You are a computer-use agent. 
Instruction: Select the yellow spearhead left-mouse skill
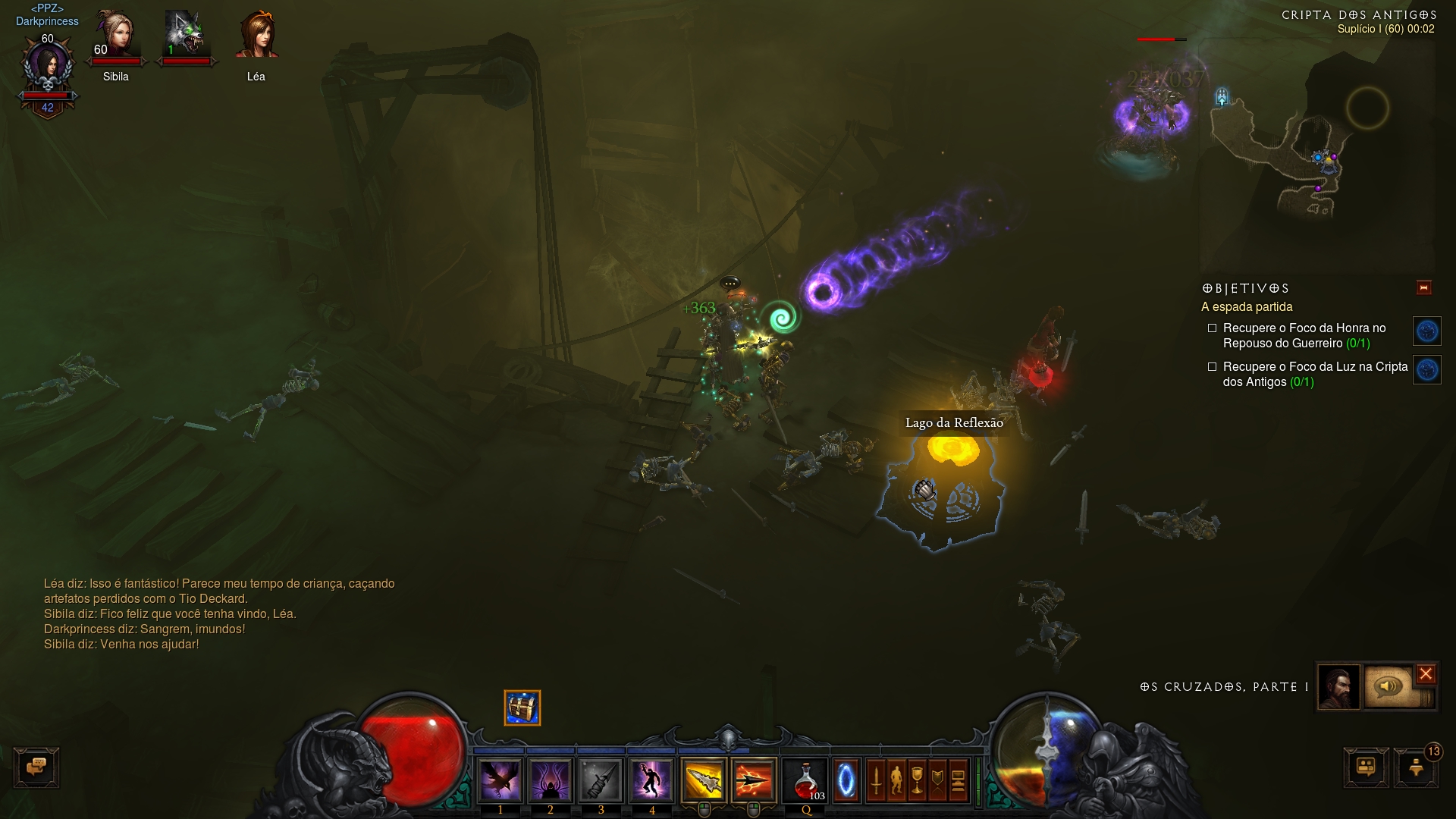pos(703,780)
